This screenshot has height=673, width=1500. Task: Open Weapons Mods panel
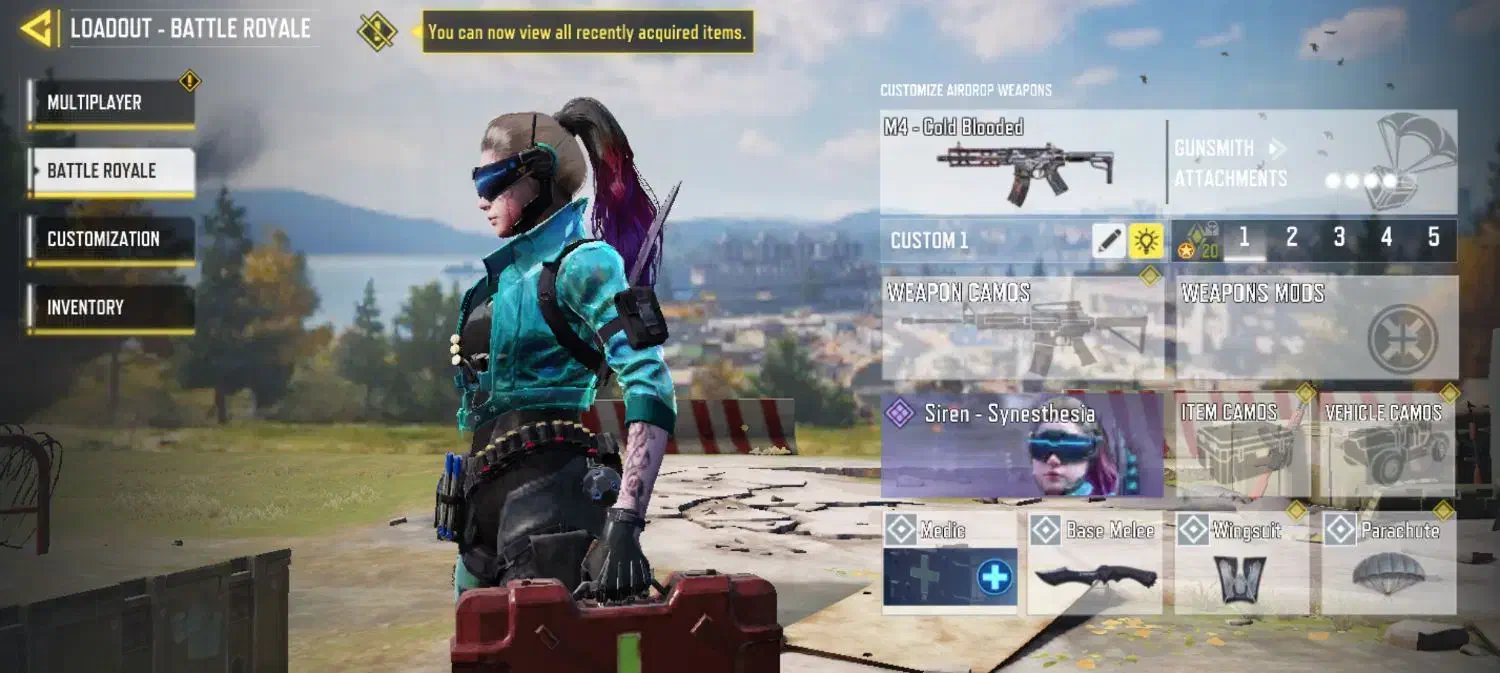pyautogui.click(x=1316, y=328)
